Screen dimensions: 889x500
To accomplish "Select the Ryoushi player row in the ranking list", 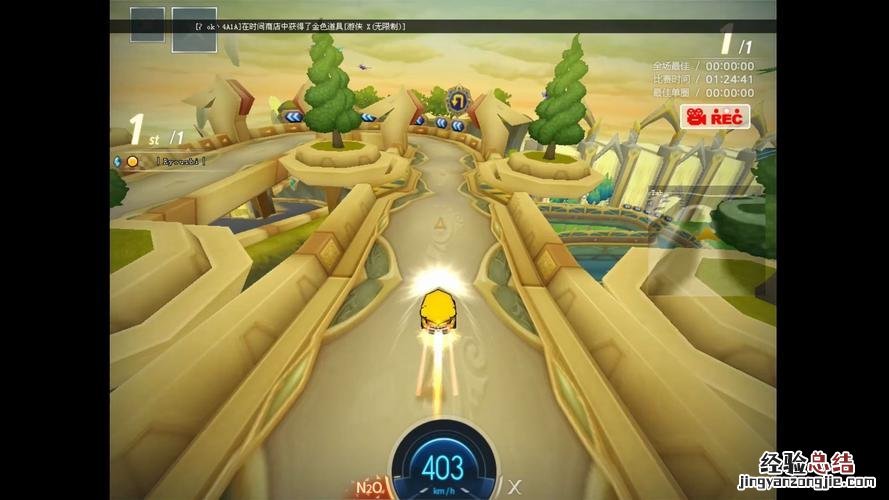I will click(164, 160).
